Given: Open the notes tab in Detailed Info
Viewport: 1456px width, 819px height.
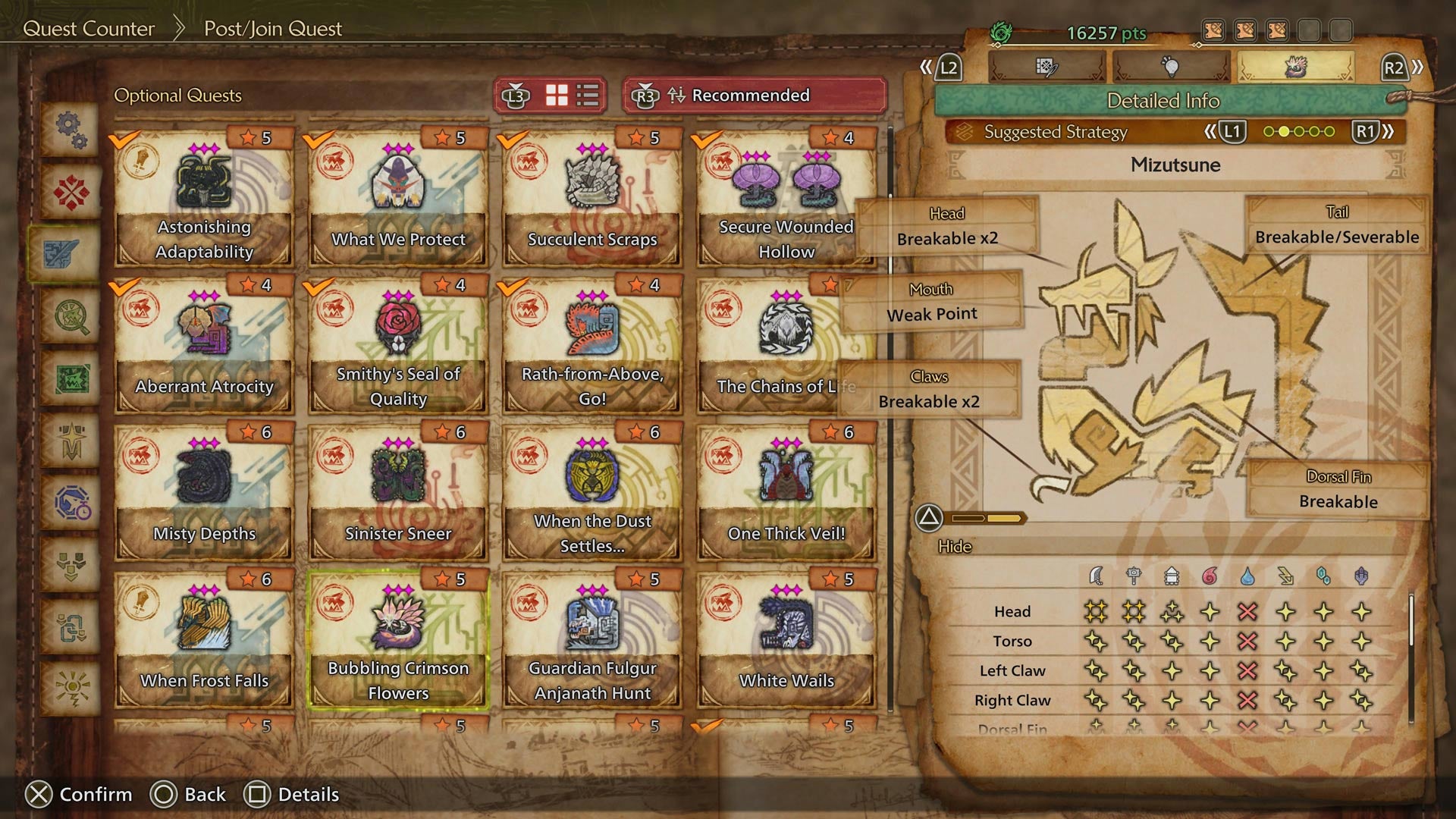Looking at the screenshot, I should (x=1046, y=65).
